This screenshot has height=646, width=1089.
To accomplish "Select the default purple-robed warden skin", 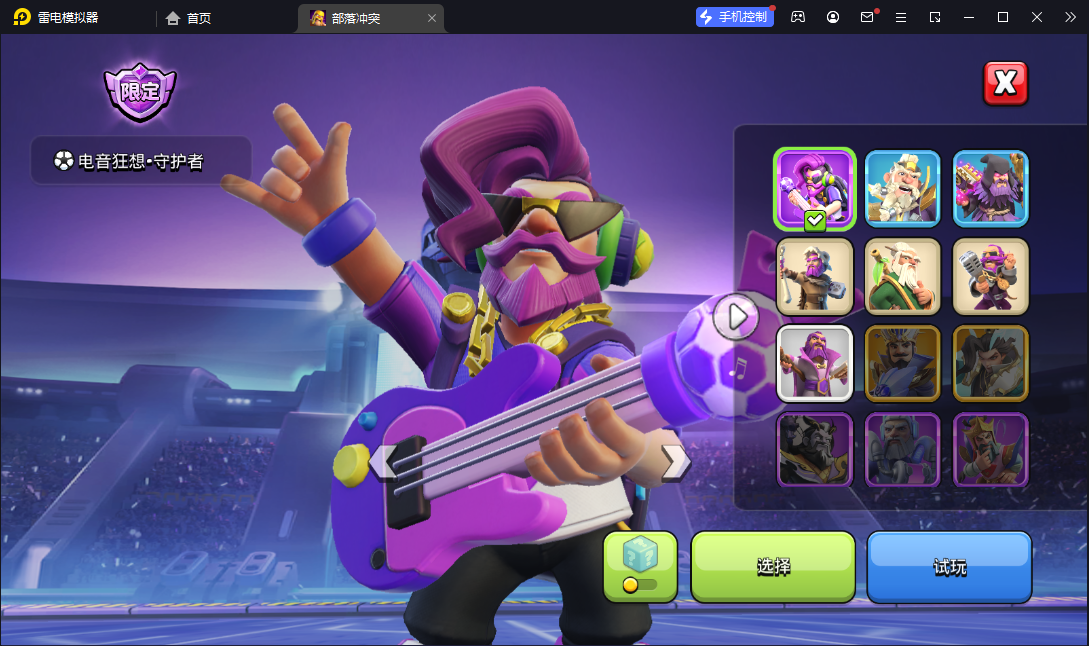I will (x=814, y=363).
